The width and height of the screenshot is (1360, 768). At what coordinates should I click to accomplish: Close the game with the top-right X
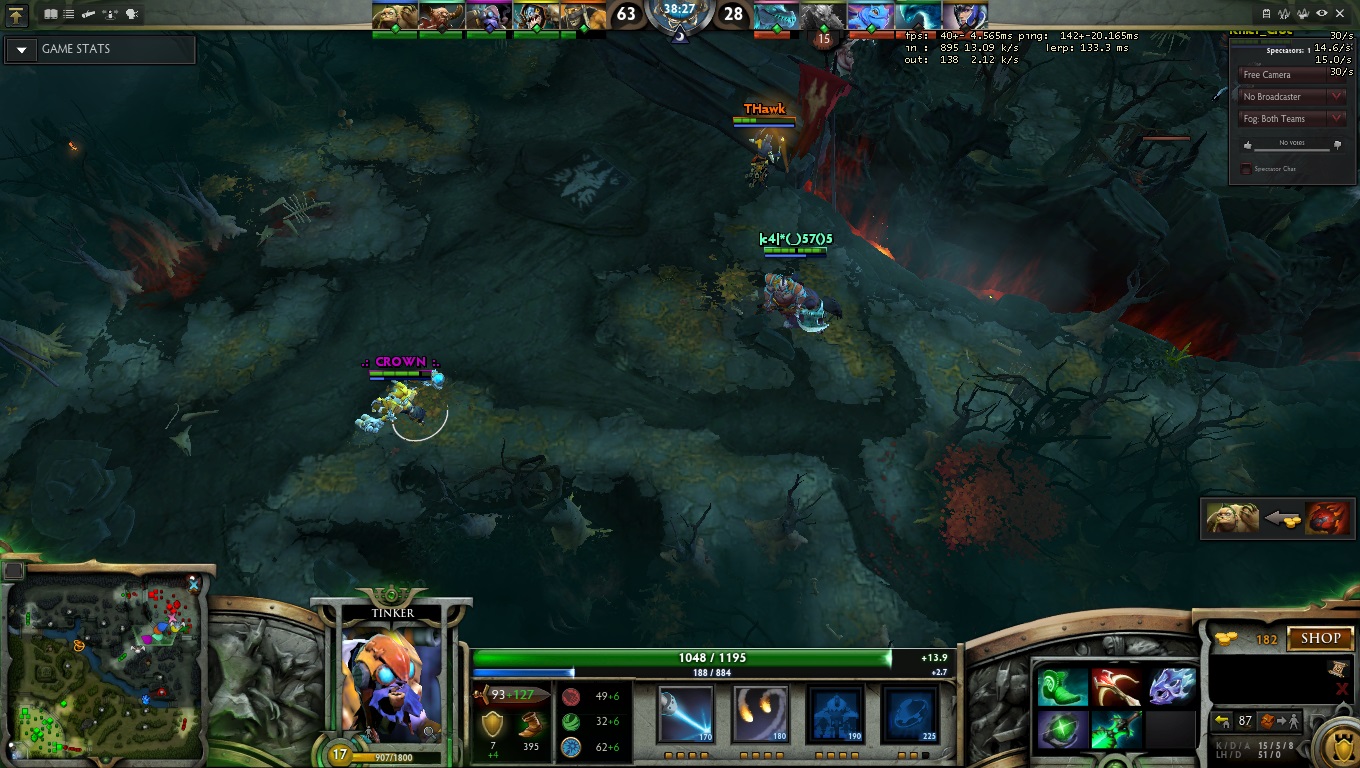pyautogui.click(x=1340, y=13)
